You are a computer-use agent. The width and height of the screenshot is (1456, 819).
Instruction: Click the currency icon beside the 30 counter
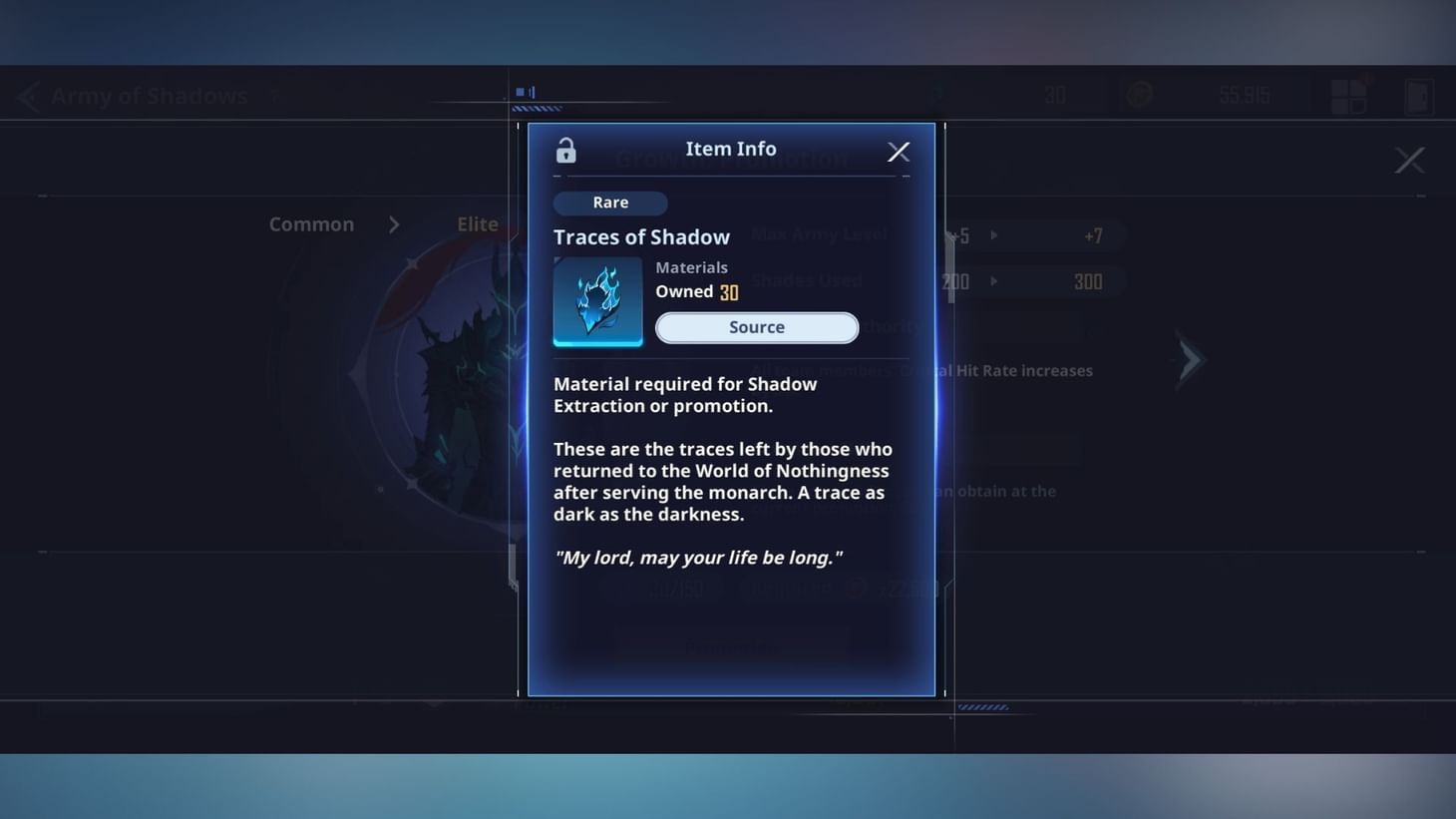(935, 93)
